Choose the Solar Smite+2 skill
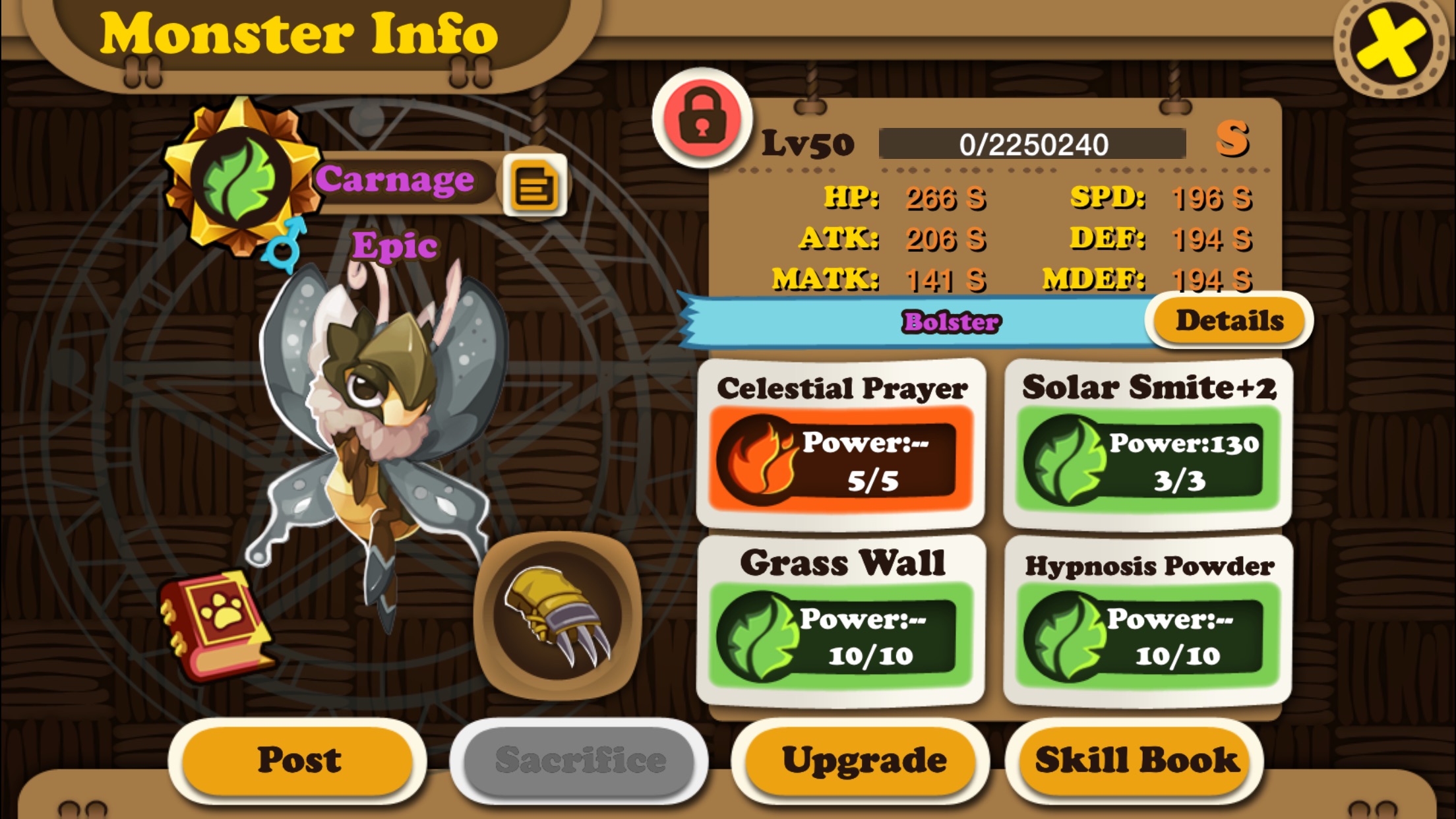 click(x=1147, y=443)
